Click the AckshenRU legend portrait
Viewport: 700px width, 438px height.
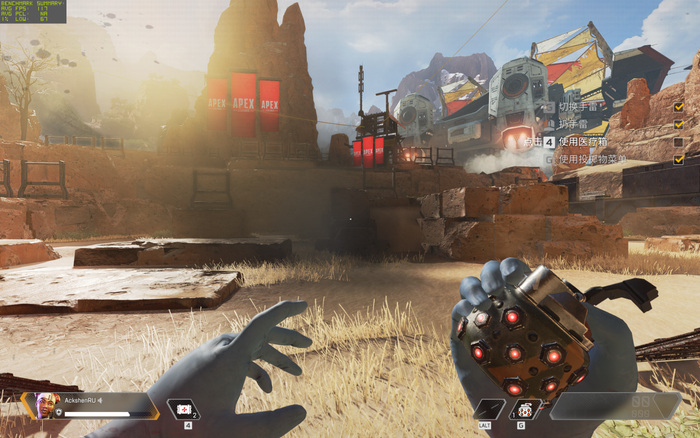coord(46,406)
